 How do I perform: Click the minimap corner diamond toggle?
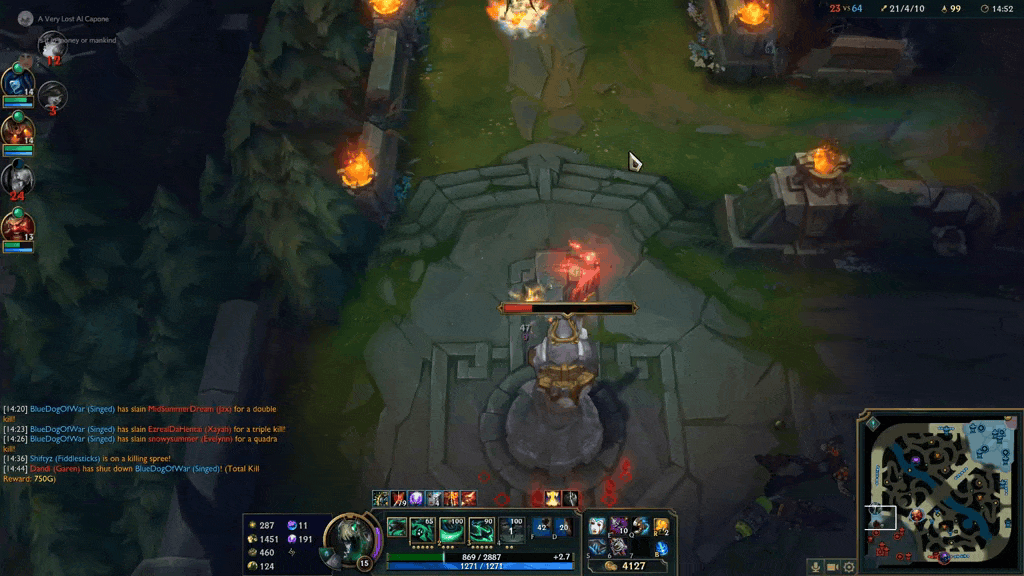[872, 423]
